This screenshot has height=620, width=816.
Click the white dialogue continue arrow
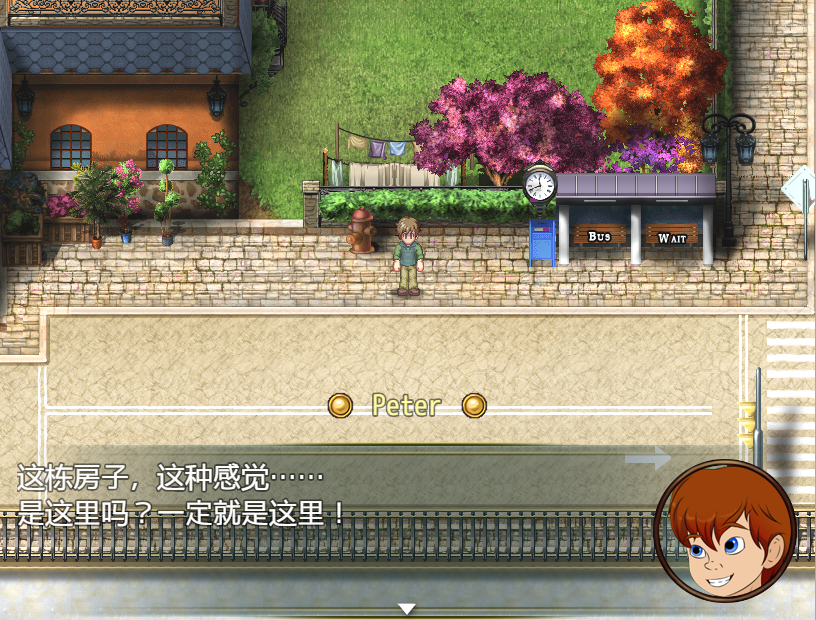(x=406, y=608)
